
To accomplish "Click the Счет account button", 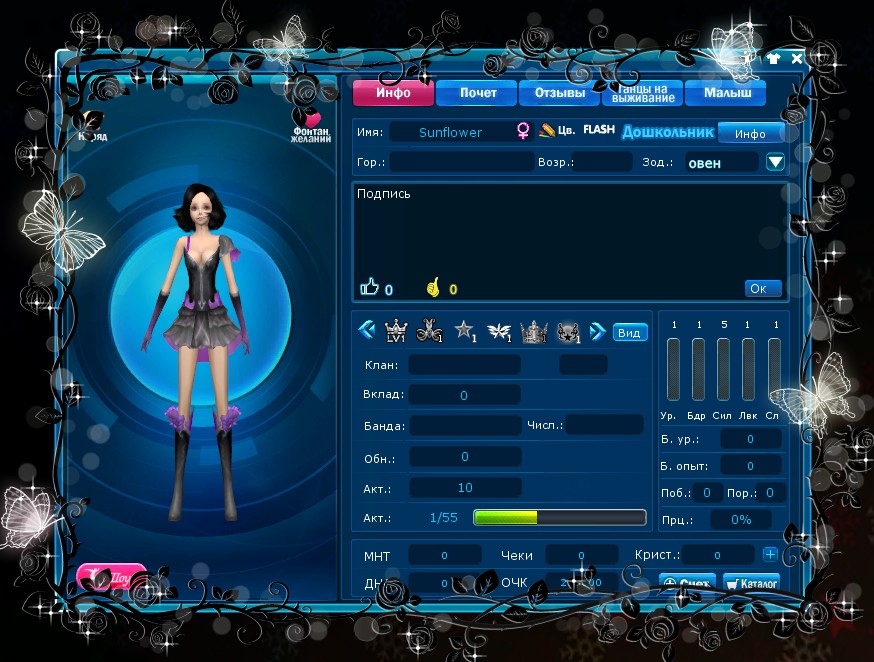I will tap(688, 582).
